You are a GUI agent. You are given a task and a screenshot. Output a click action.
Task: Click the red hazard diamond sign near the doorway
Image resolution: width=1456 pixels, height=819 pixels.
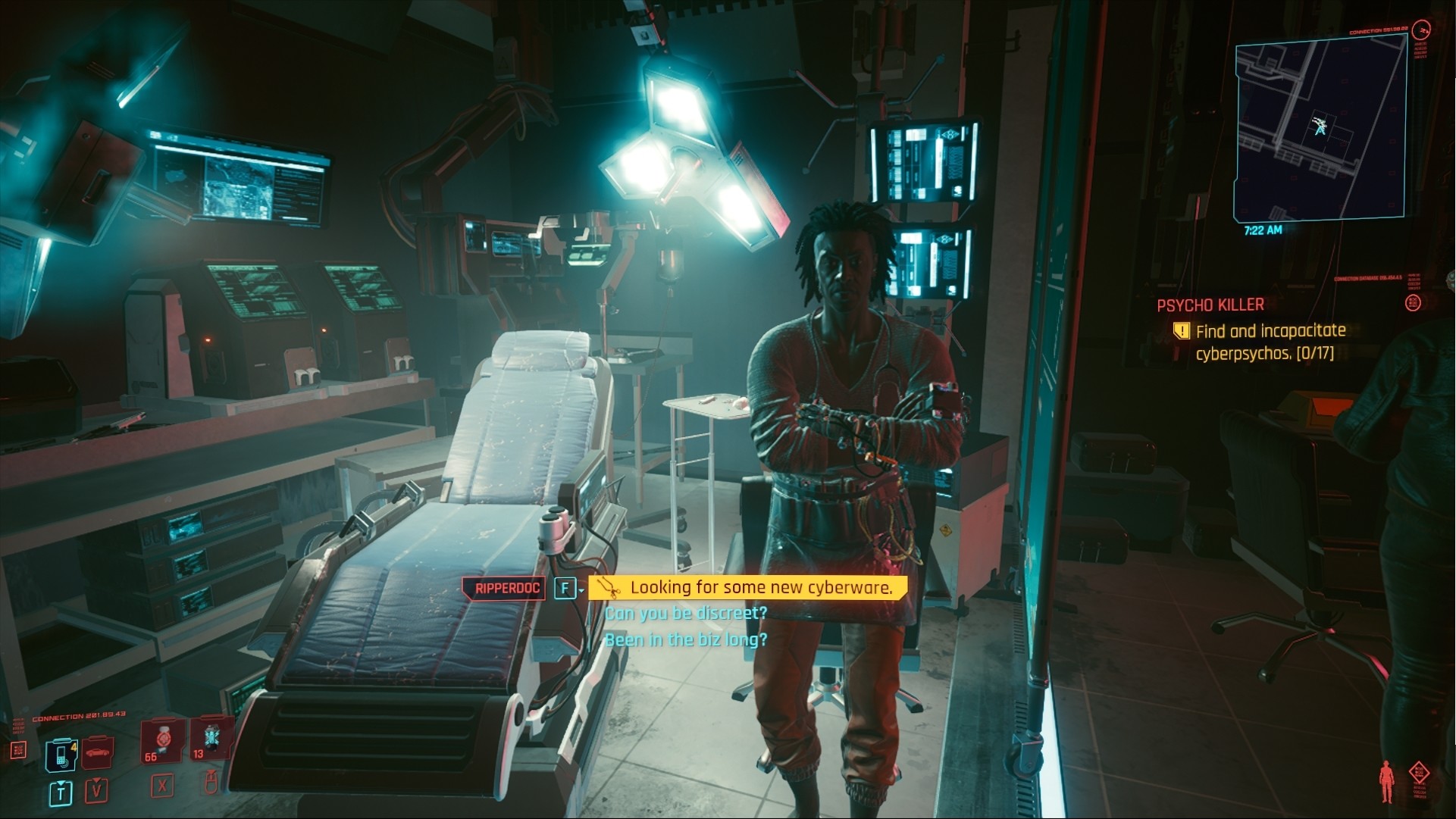[945, 531]
